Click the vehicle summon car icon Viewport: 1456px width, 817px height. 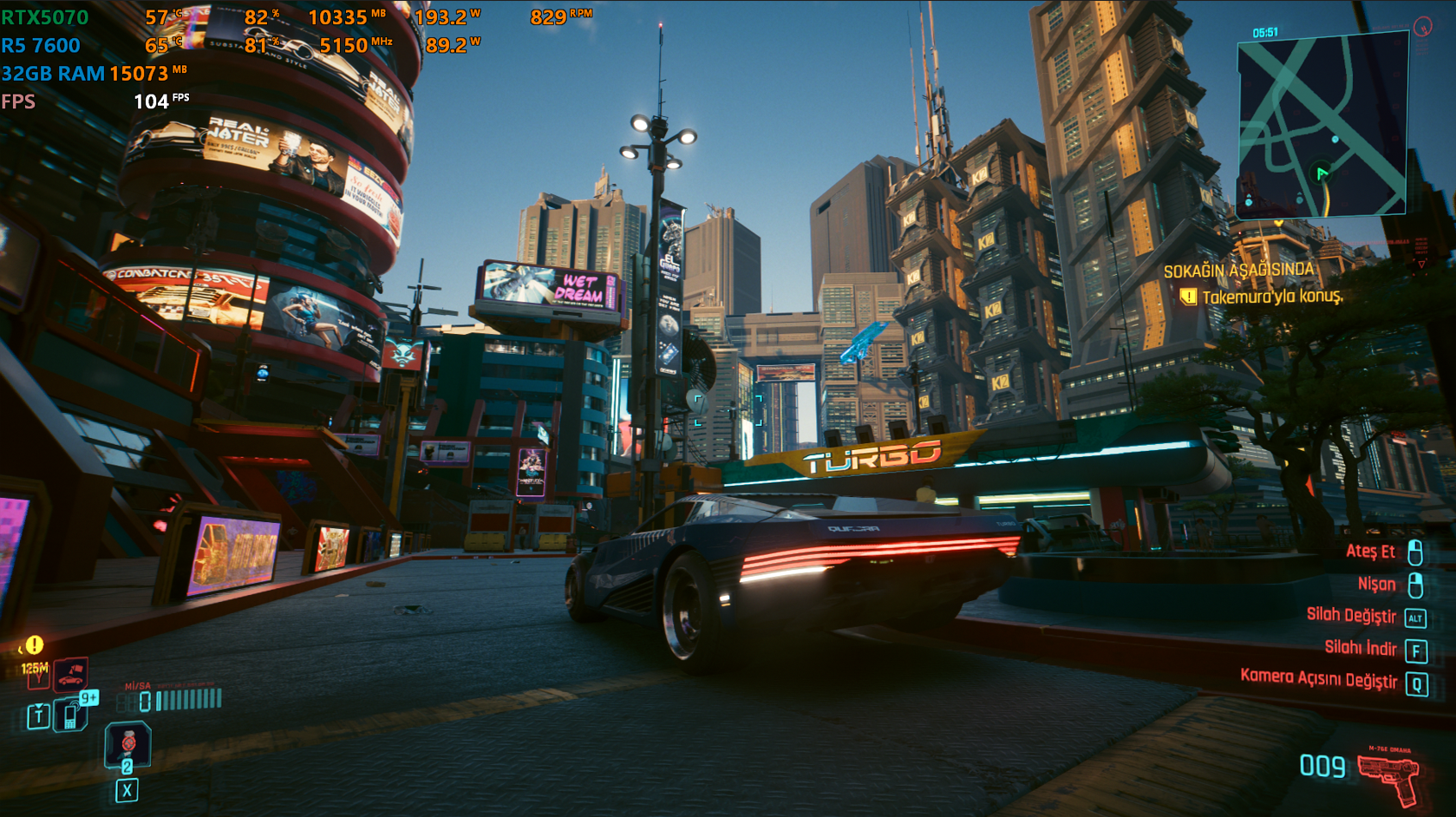[70, 674]
